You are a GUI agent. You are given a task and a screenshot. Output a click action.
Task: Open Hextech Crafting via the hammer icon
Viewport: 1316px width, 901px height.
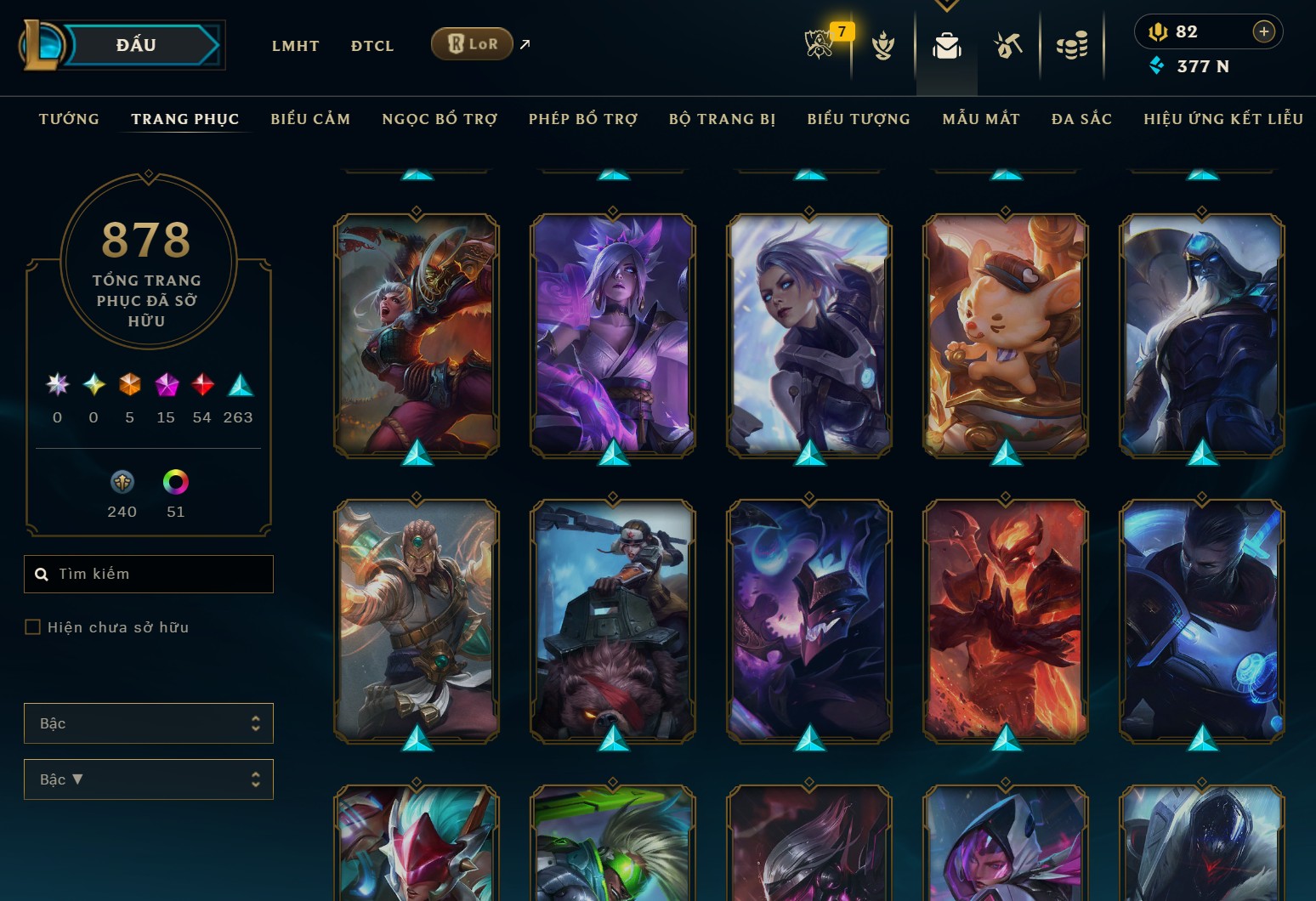click(x=1008, y=47)
